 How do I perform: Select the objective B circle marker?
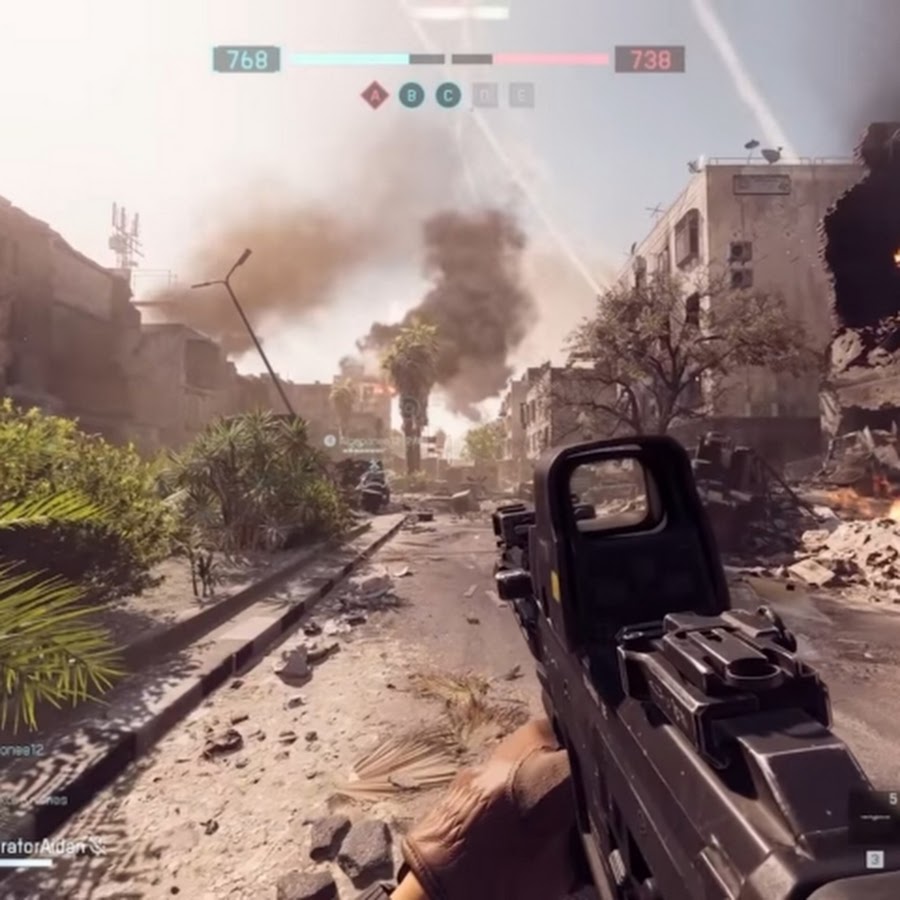(x=411, y=95)
